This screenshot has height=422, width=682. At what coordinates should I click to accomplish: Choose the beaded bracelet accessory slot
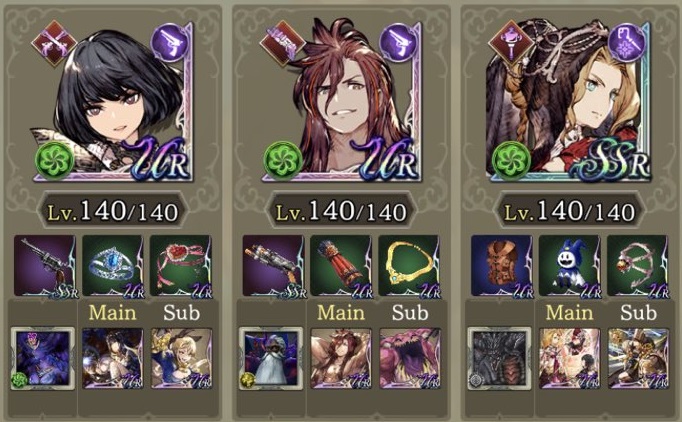tap(635, 267)
